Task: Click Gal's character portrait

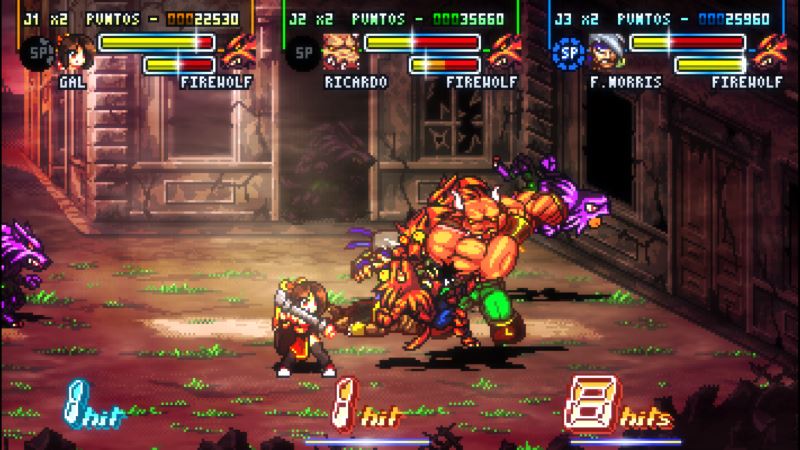Action: [x=72, y=50]
